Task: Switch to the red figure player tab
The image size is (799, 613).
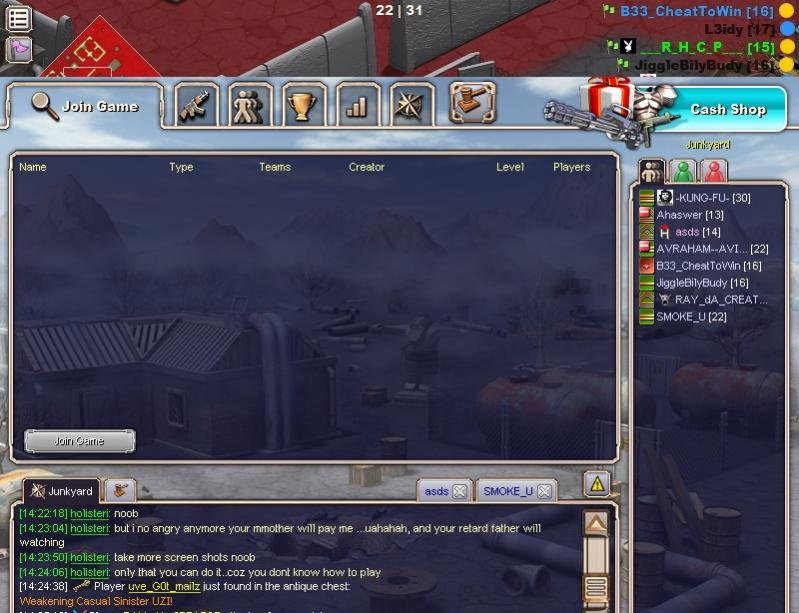Action: tap(714, 171)
